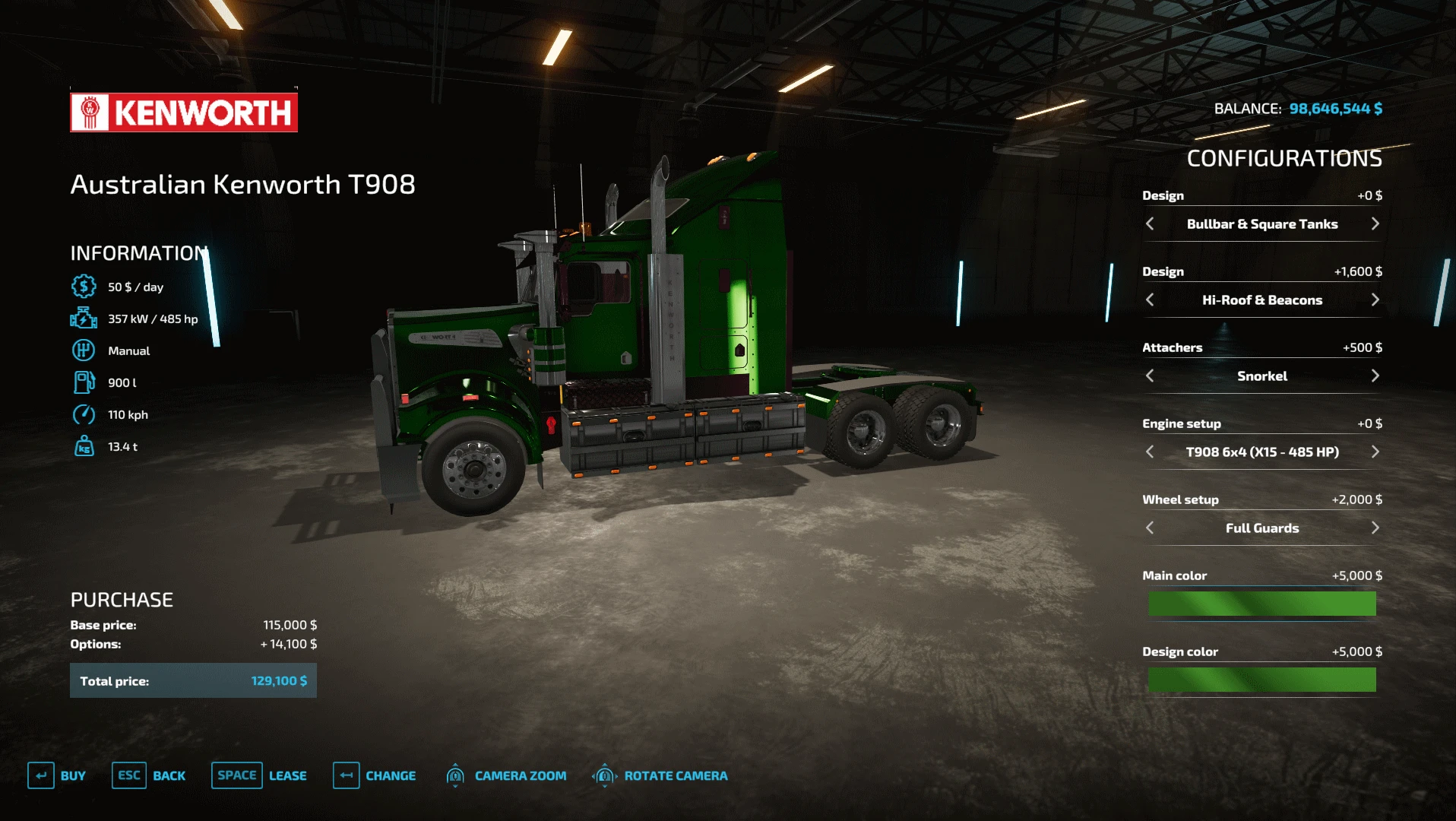Click the weight scale icon beside 13.4 t
Screen dimensions: 1456x821
coord(84,447)
